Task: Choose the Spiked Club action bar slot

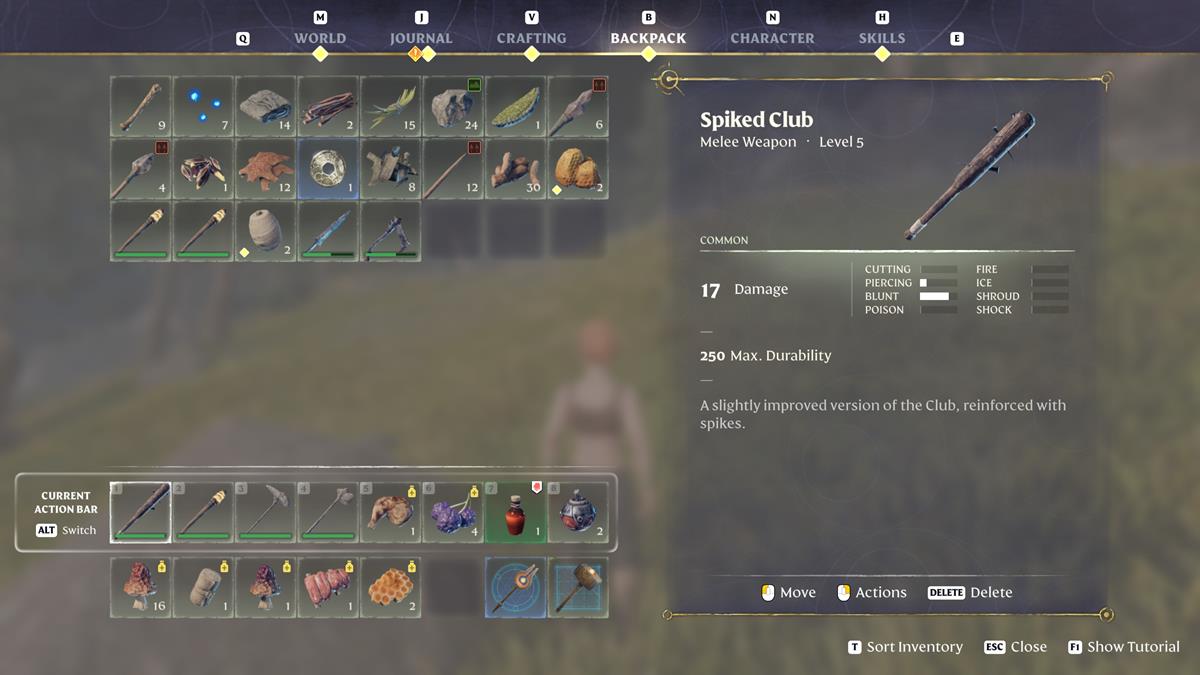Action: point(140,512)
